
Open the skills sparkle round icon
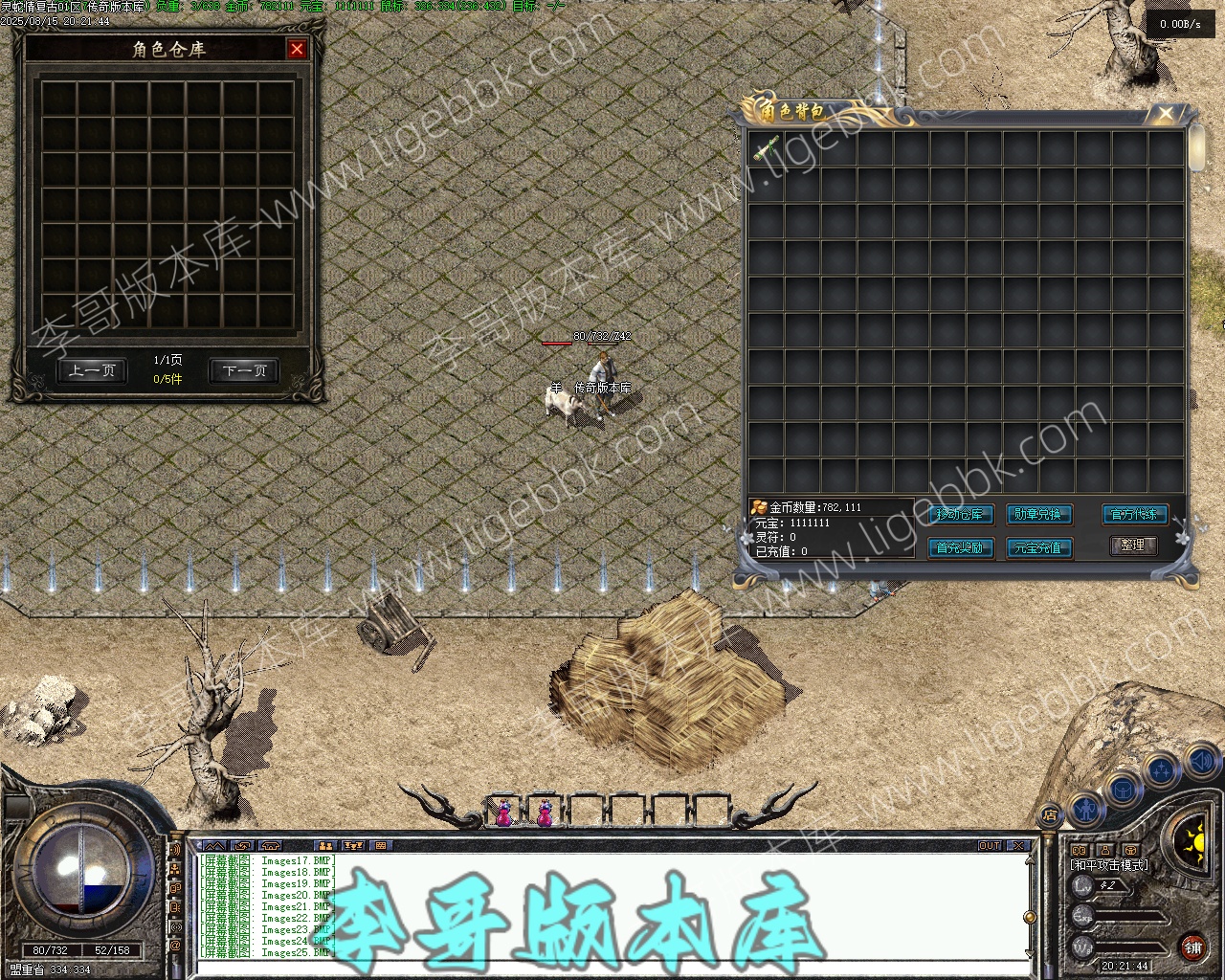click(x=1162, y=768)
